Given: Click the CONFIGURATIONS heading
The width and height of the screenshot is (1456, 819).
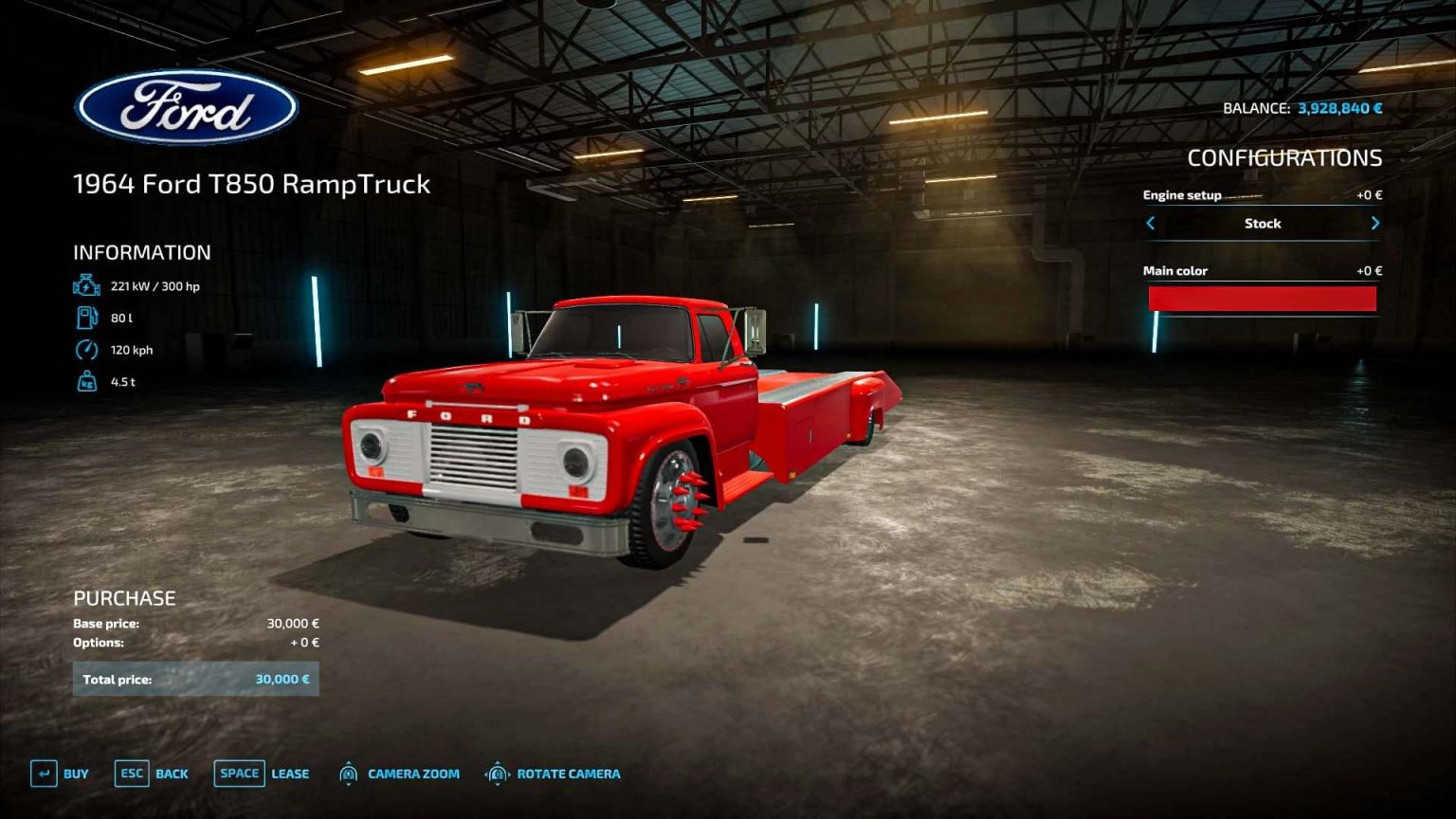Looking at the screenshot, I should tap(1285, 158).
